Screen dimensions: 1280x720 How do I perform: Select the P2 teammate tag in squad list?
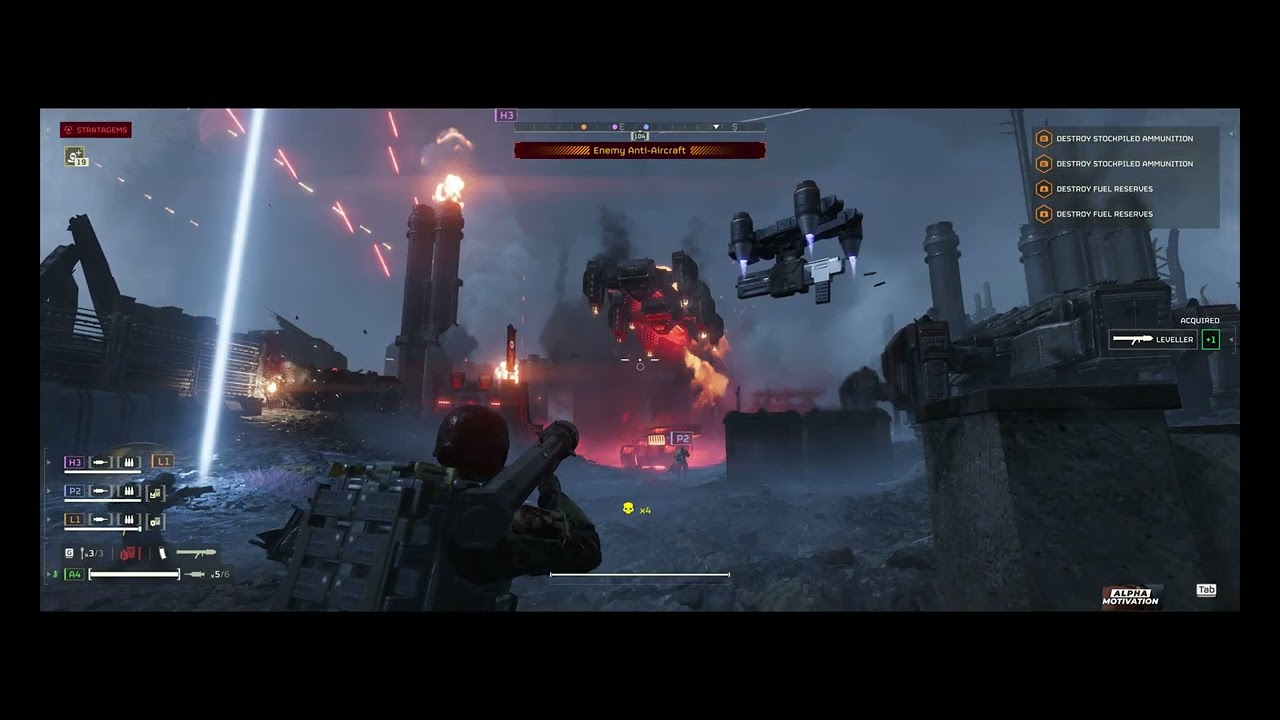(74, 491)
